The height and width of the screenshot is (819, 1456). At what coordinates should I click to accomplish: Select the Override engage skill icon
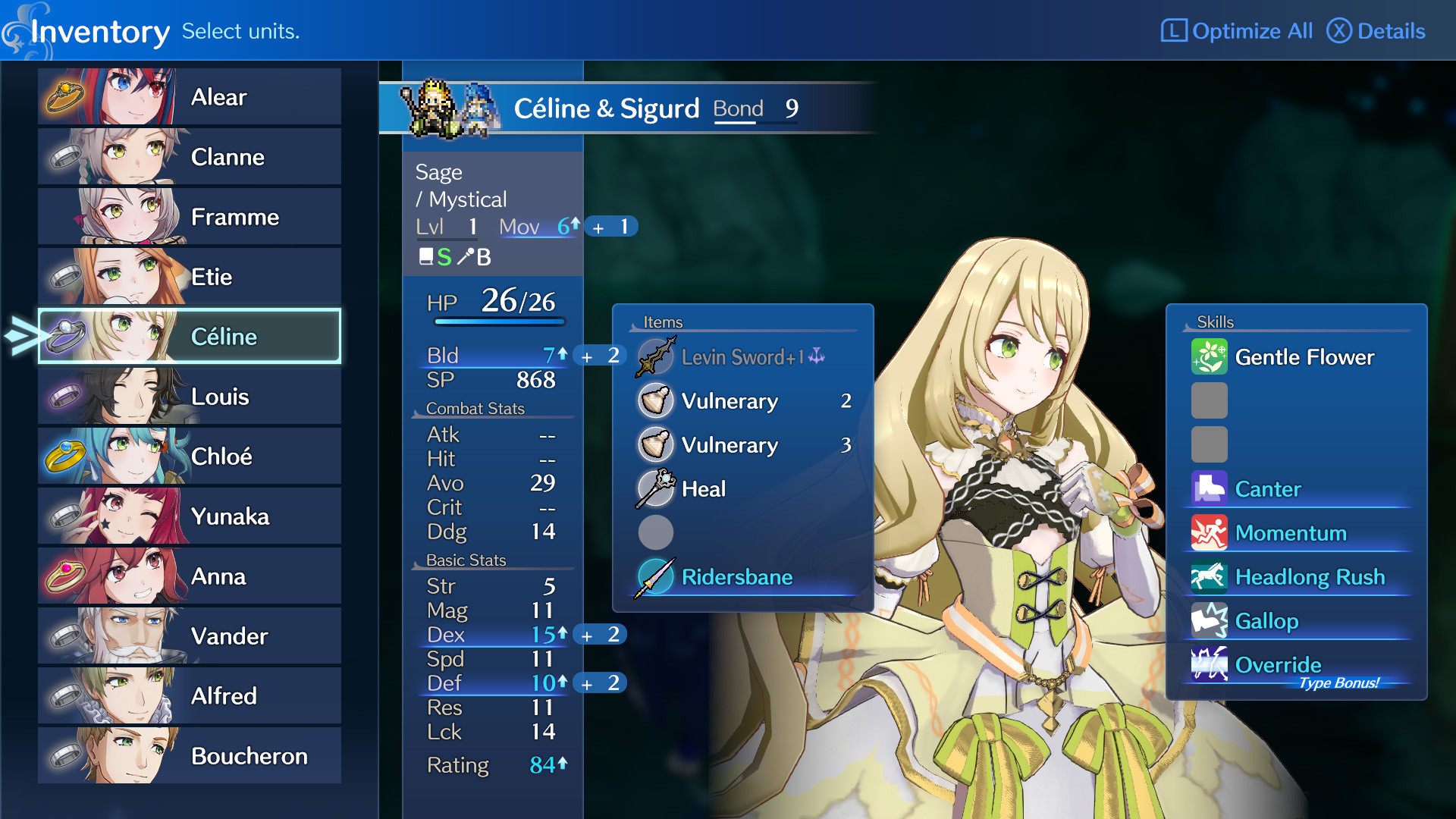(x=1209, y=665)
